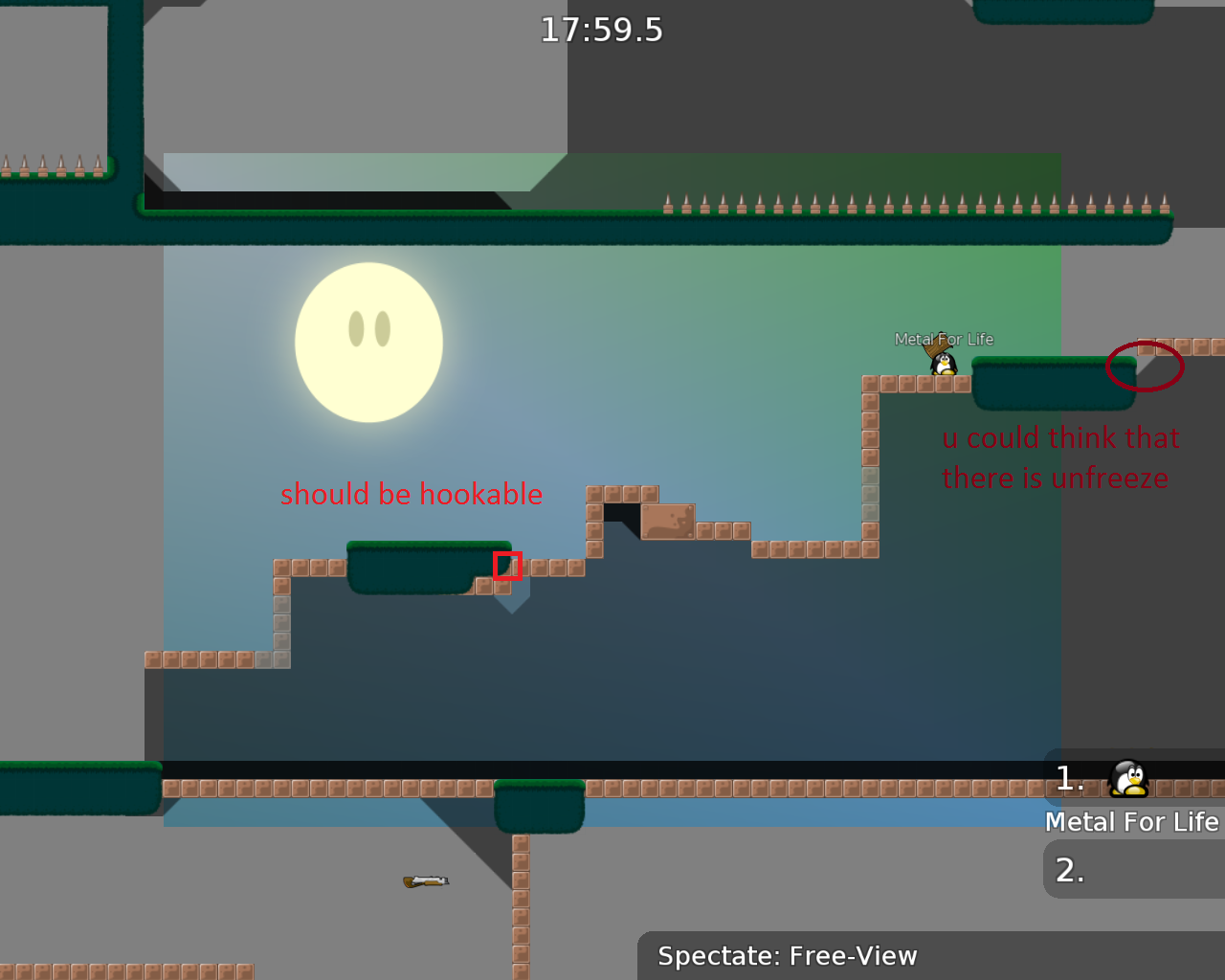Click the 'should be hookable' annotation text
This screenshot has height=980, width=1225.
click(411, 495)
